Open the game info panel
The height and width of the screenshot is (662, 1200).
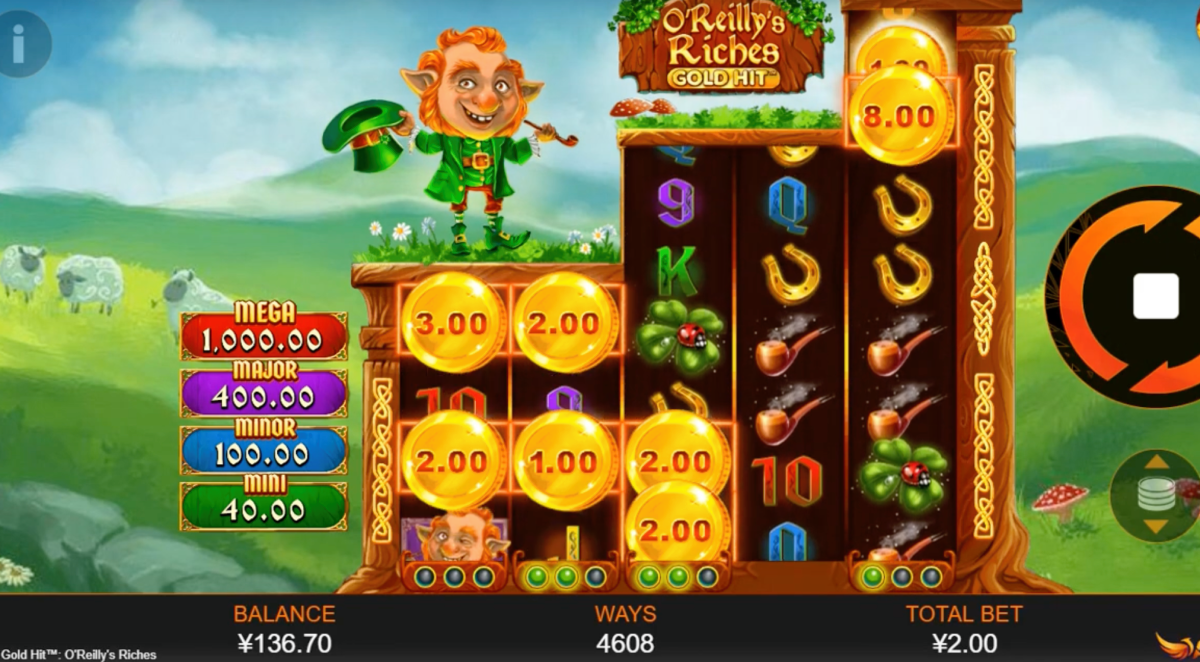tap(19, 42)
